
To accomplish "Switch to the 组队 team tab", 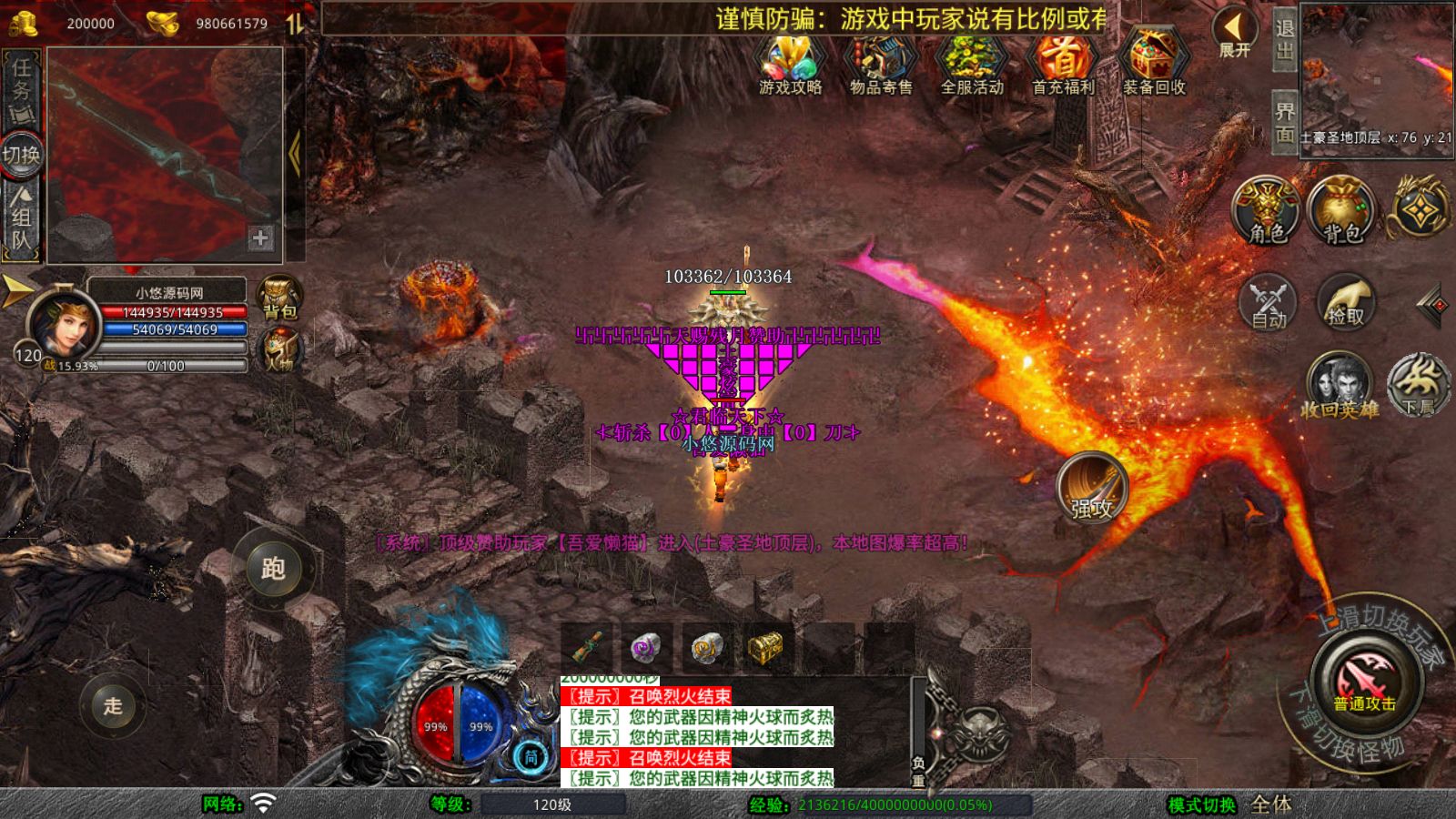I will 21,217.
